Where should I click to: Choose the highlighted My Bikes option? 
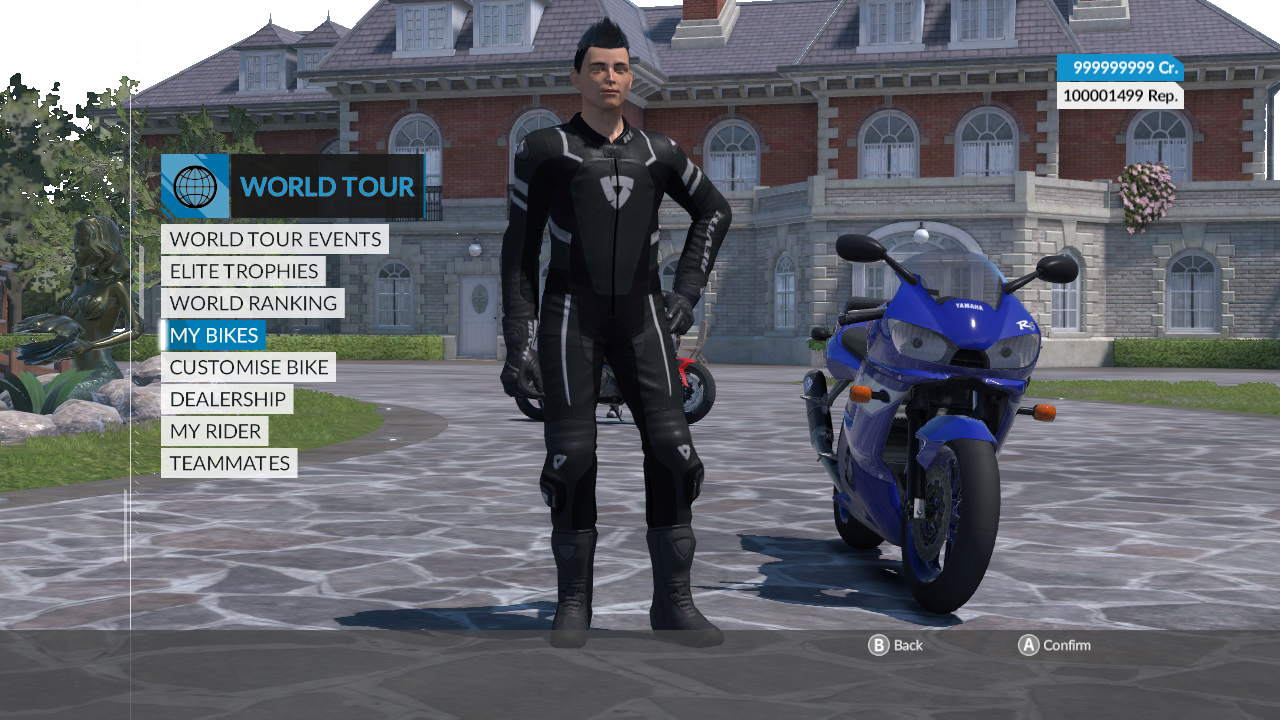tap(214, 335)
